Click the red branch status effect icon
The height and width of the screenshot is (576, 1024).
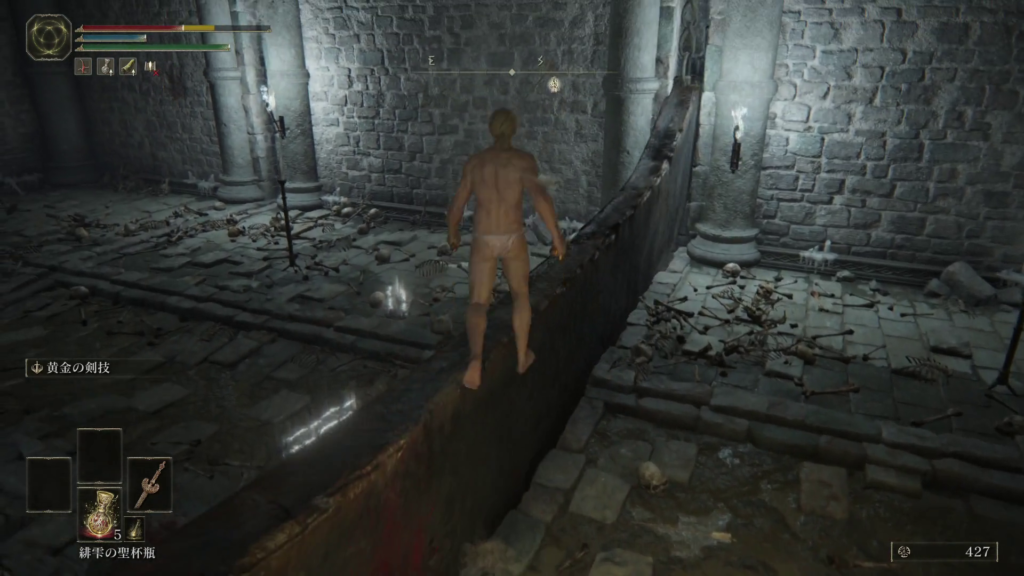[84, 67]
